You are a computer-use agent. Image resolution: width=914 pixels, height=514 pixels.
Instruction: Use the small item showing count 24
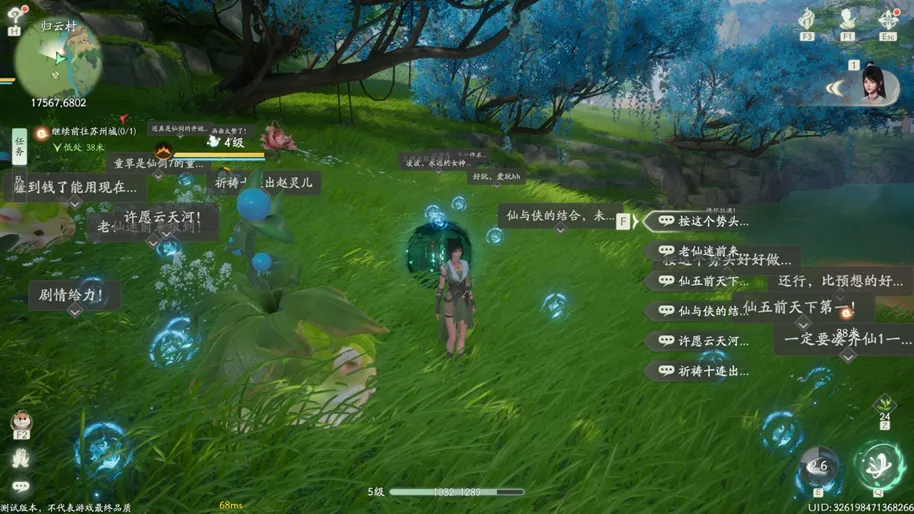(x=884, y=404)
